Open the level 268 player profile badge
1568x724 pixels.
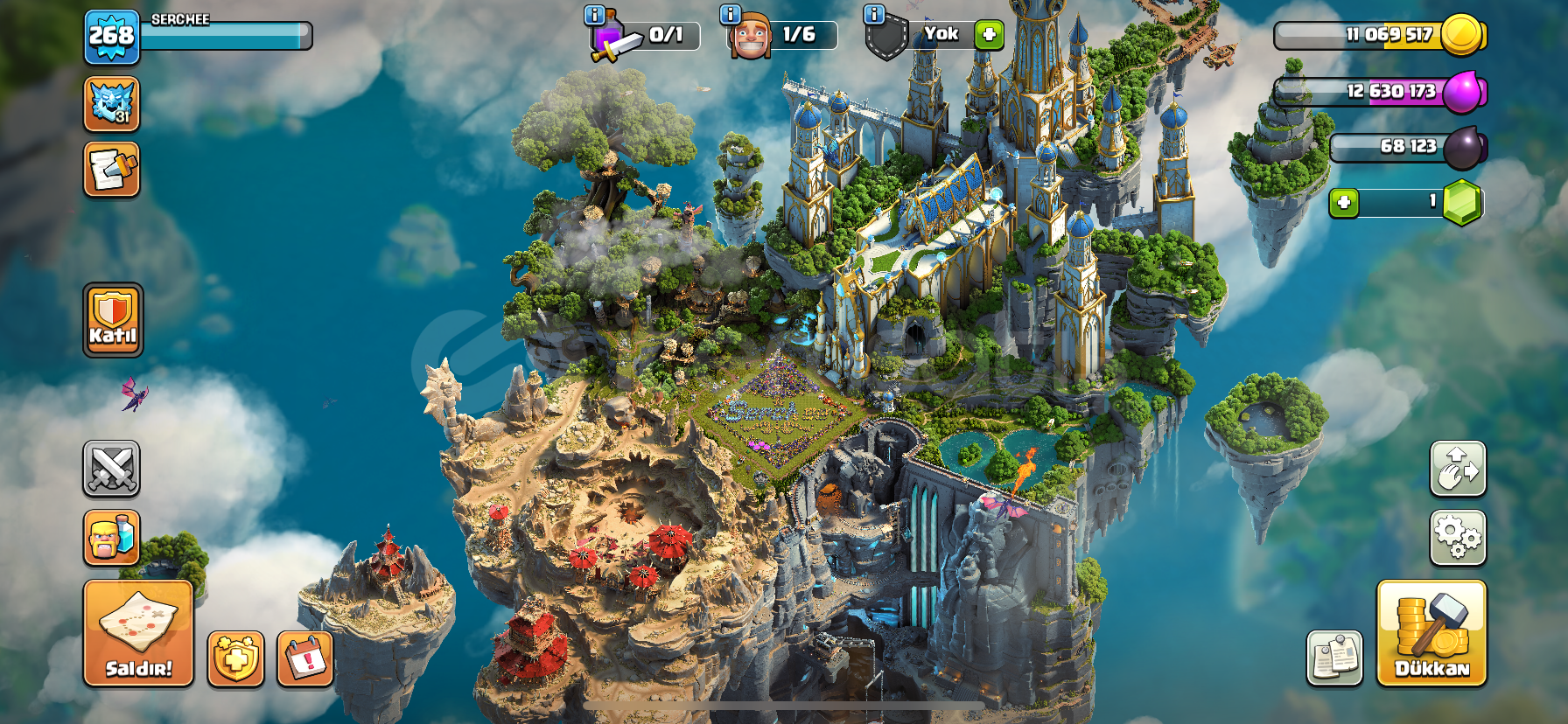(112, 37)
